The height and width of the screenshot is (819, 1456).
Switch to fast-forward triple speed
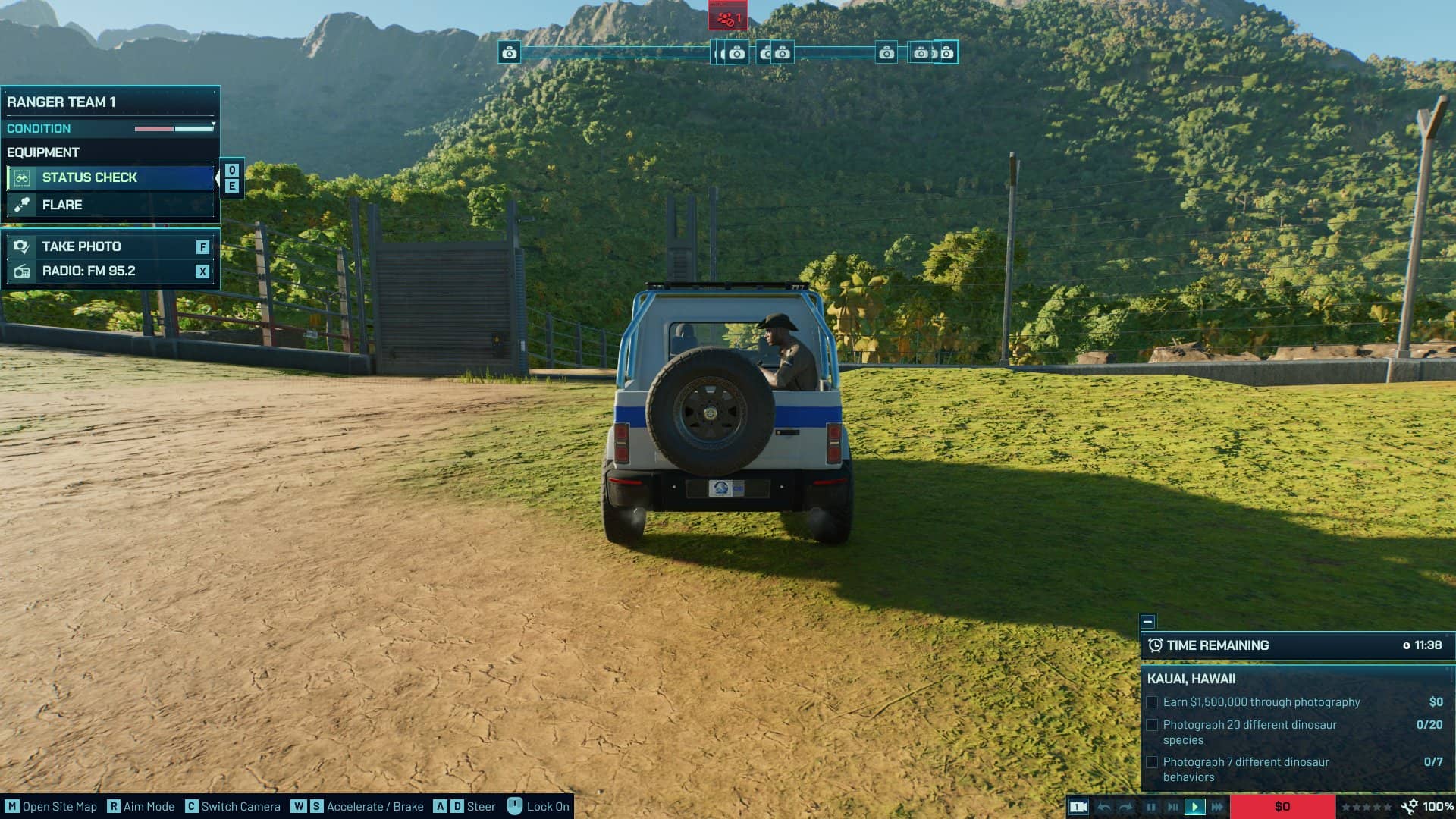click(x=1217, y=807)
